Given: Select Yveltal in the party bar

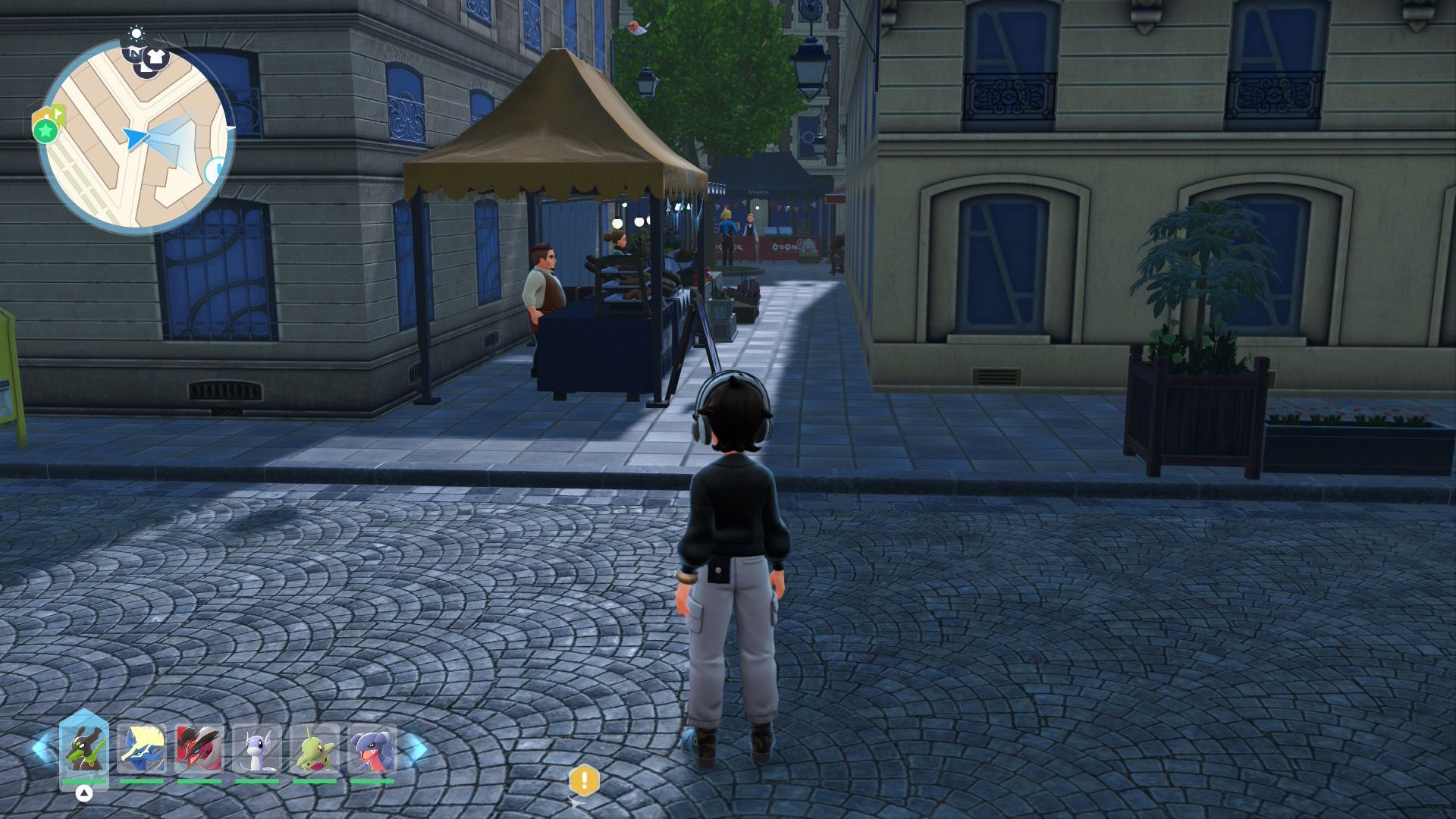Looking at the screenshot, I should click(199, 748).
